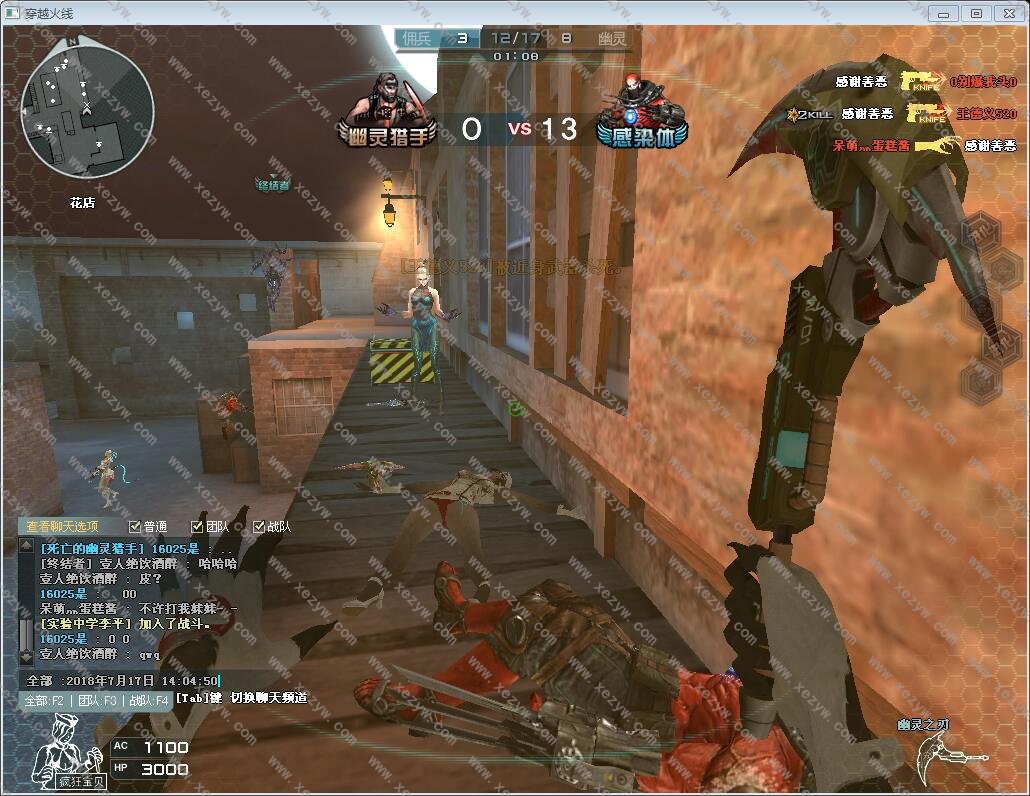Switch chat channel to 全部
Image resolution: width=1030 pixels, height=796 pixels.
click(x=45, y=700)
